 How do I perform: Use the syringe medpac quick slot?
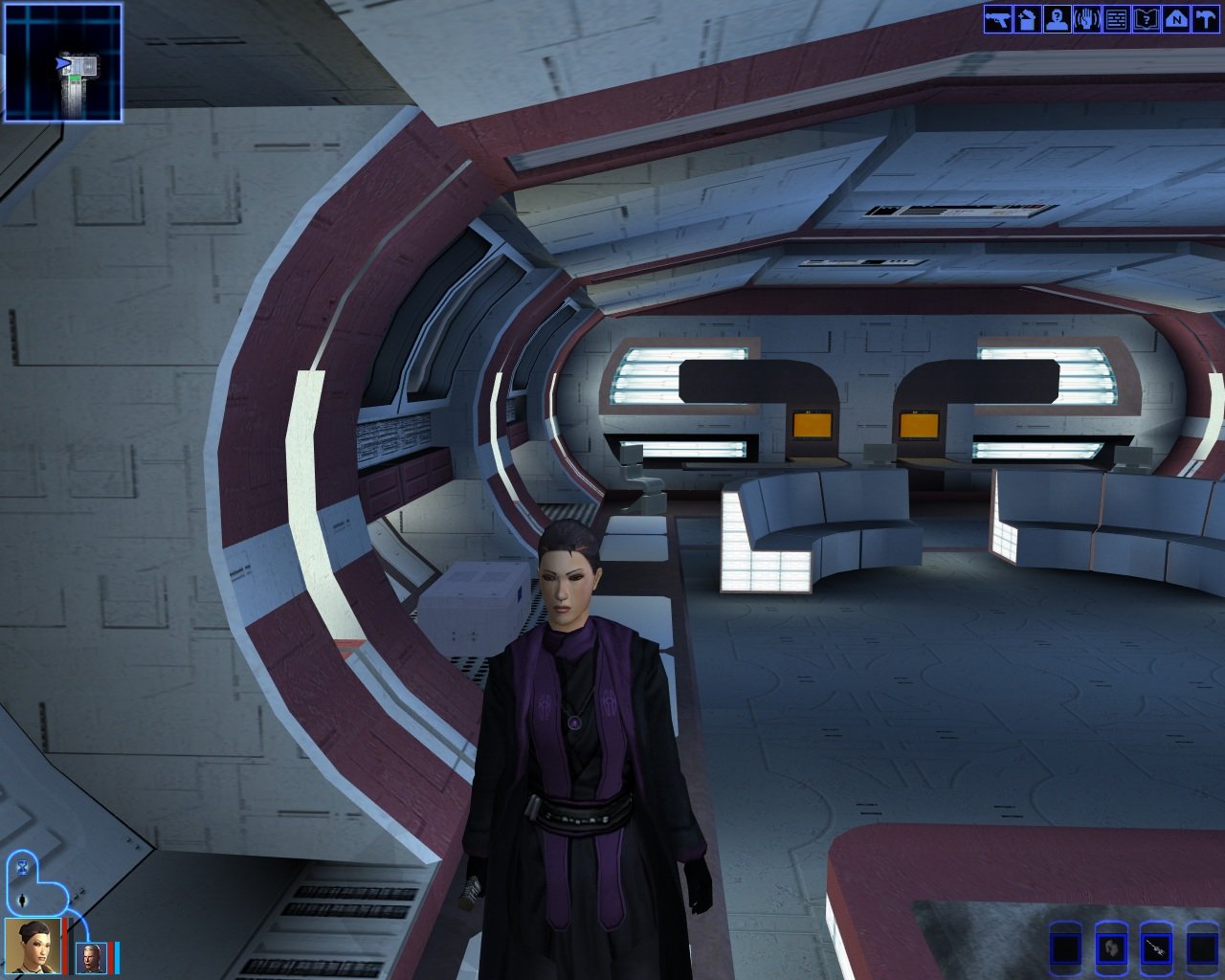click(1156, 949)
